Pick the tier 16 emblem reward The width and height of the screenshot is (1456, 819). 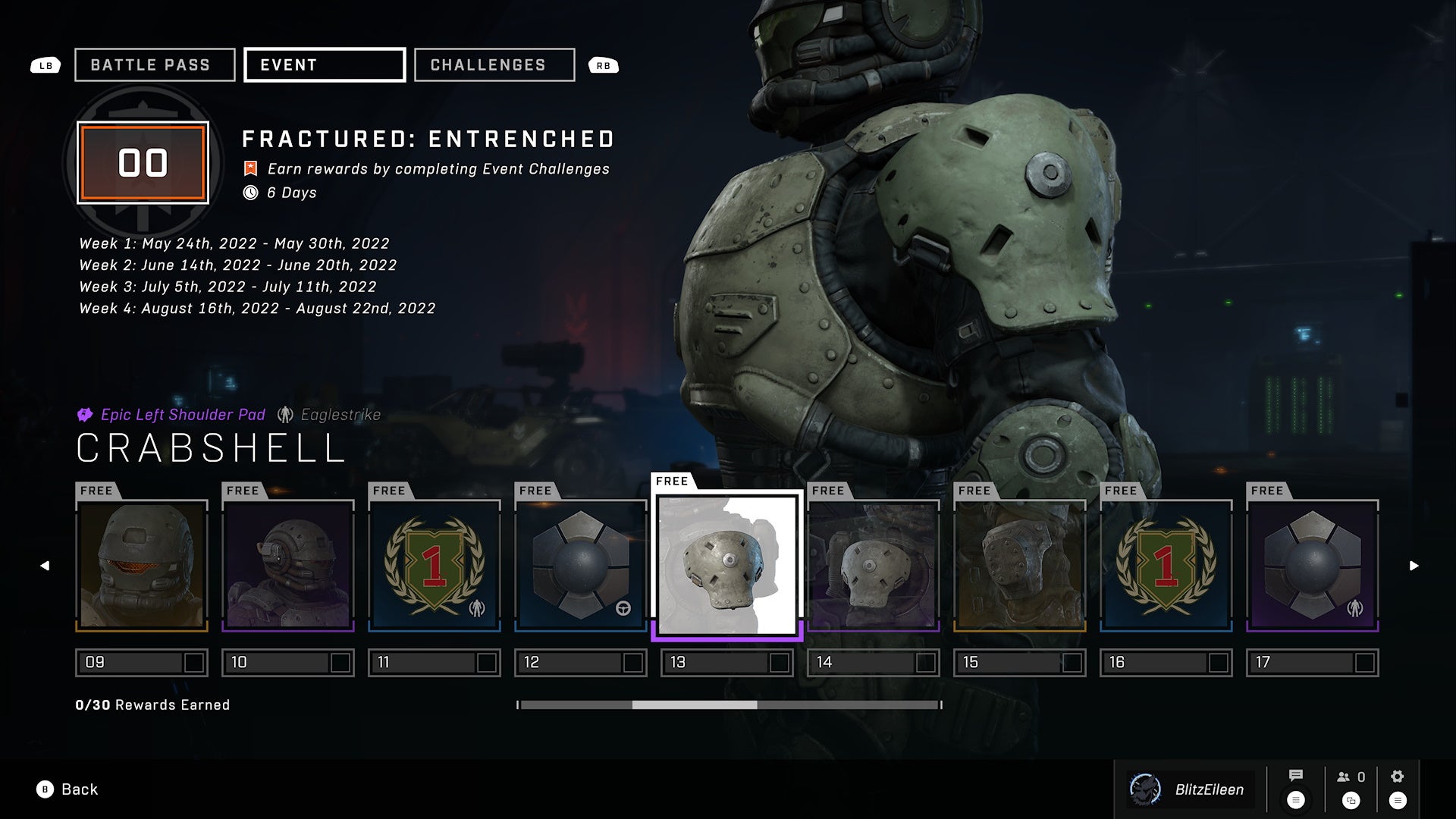(x=1166, y=566)
